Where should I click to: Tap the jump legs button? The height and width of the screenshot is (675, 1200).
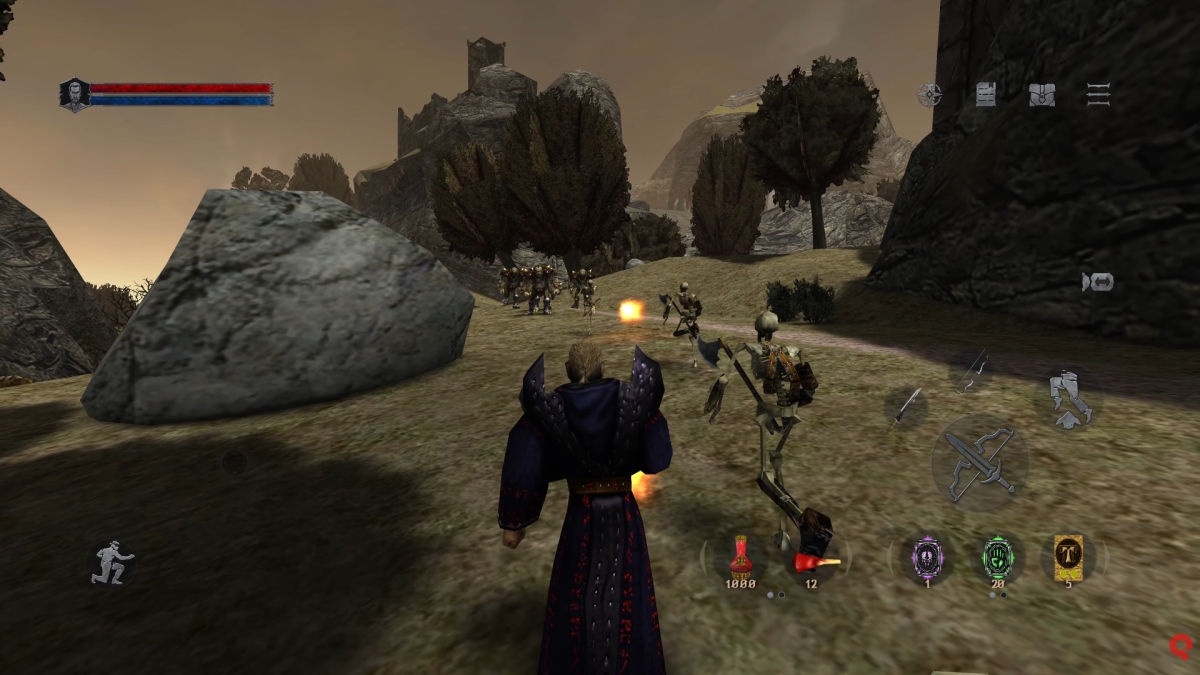tap(1069, 398)
